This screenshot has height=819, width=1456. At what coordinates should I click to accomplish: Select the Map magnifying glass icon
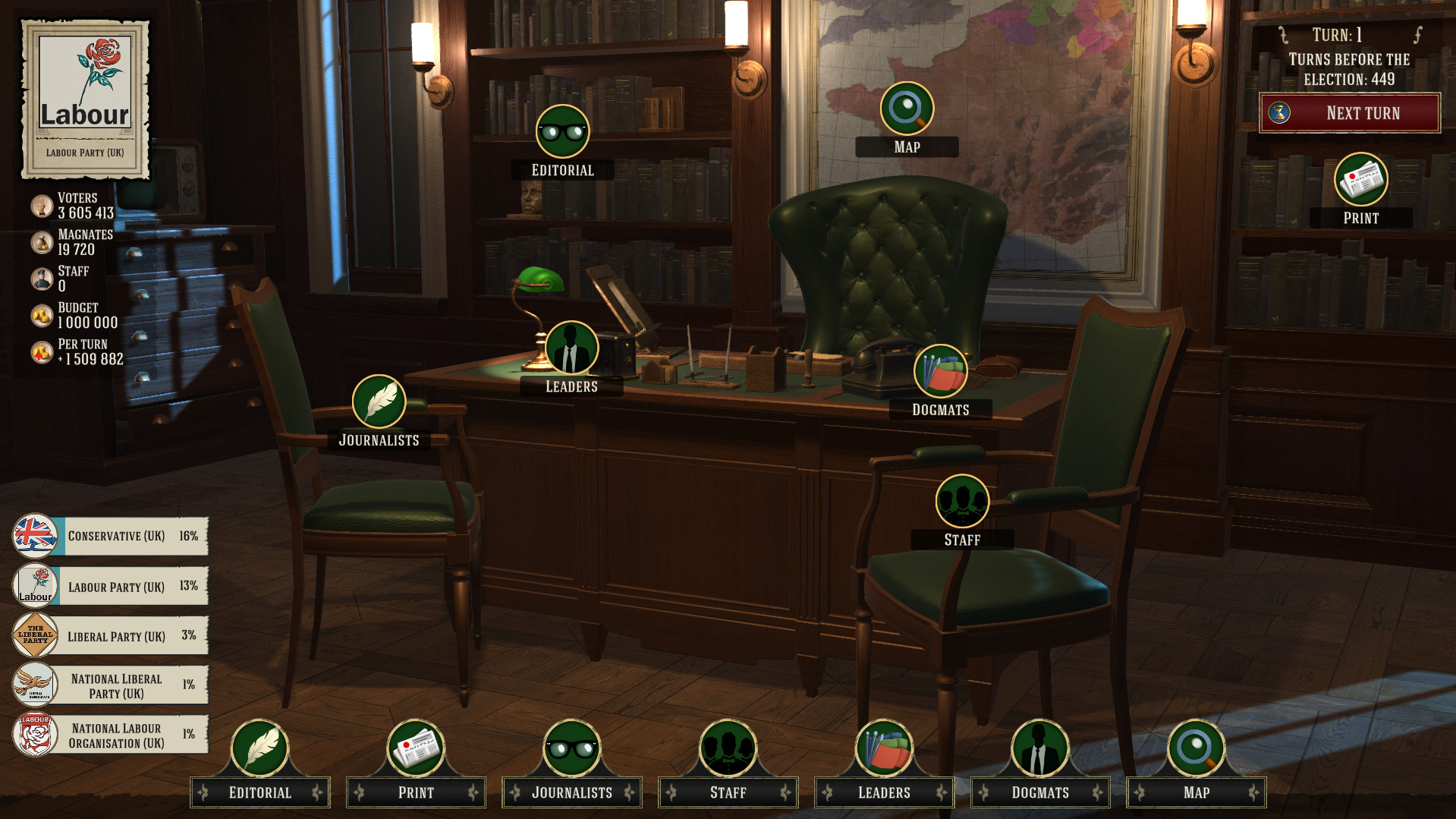coord(907,109)
